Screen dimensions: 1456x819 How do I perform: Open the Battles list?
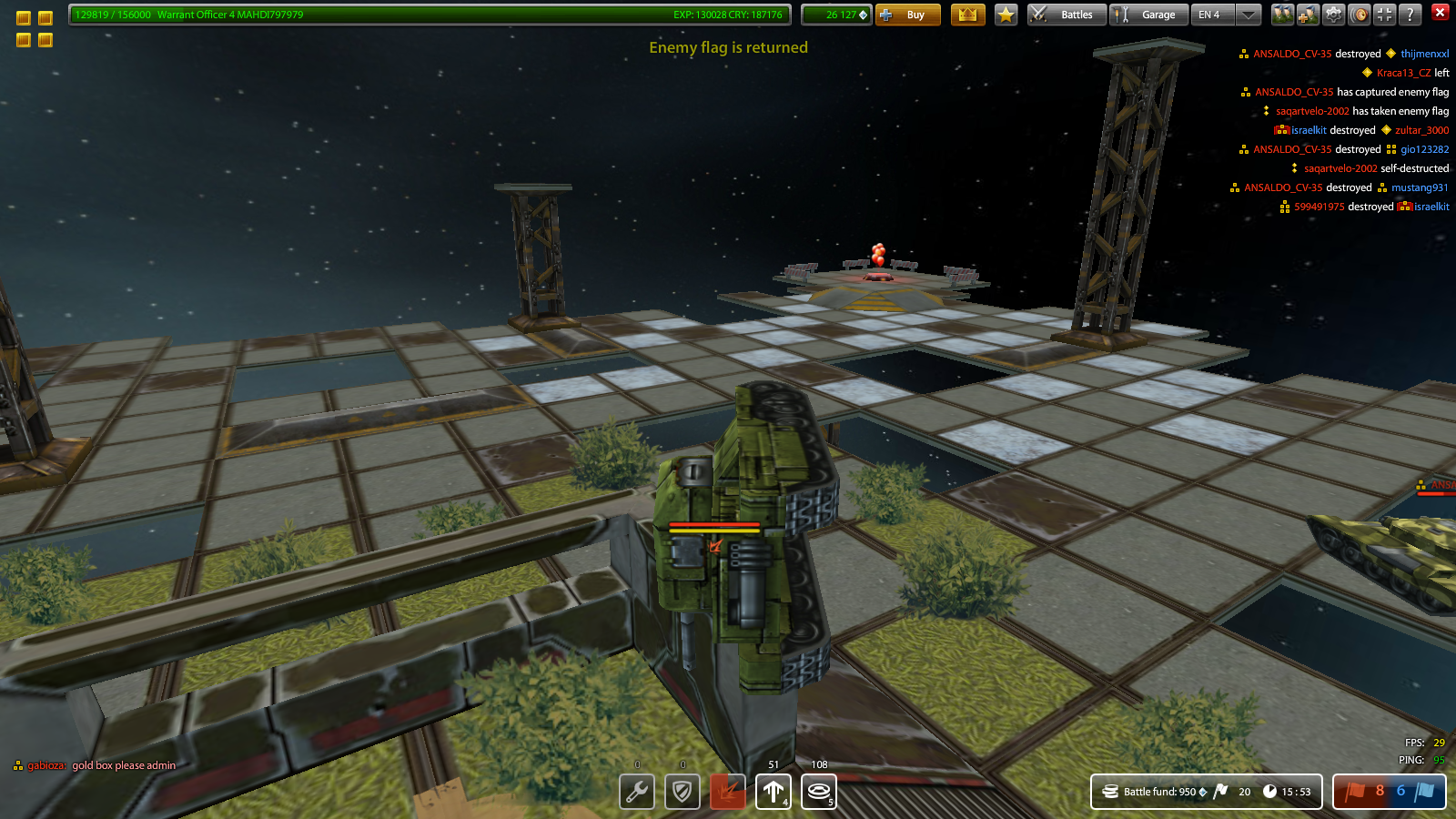[x=1067, y=15]
